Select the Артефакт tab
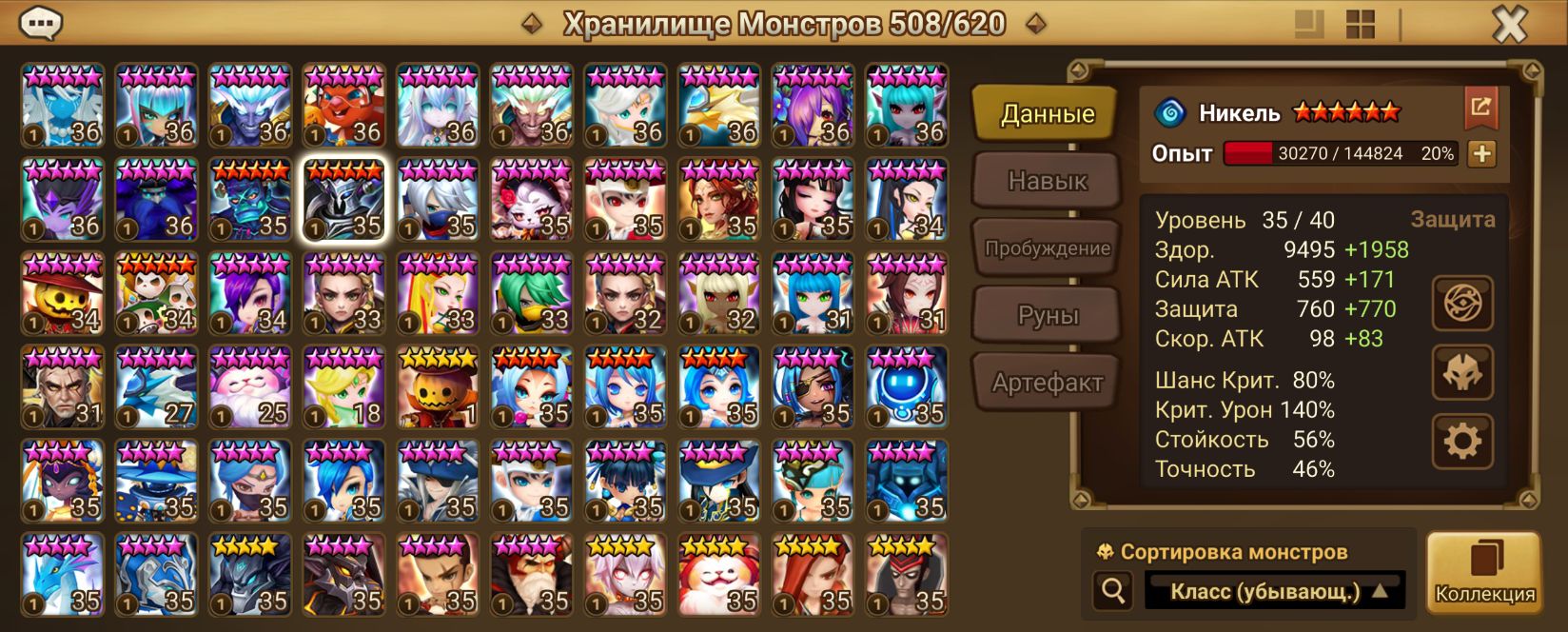 [x=1047, y=383]
